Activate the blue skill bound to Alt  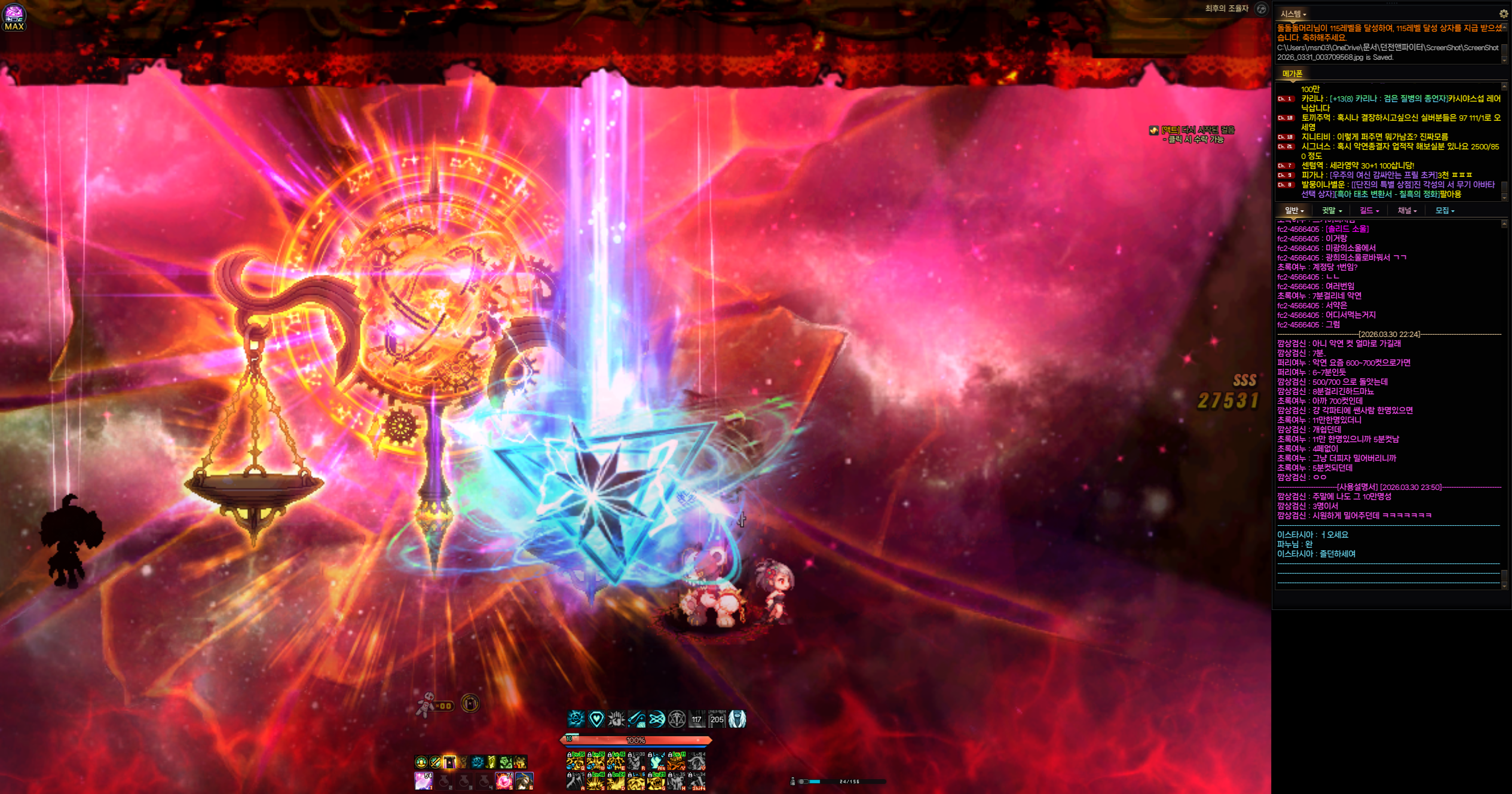coord(656,761)
